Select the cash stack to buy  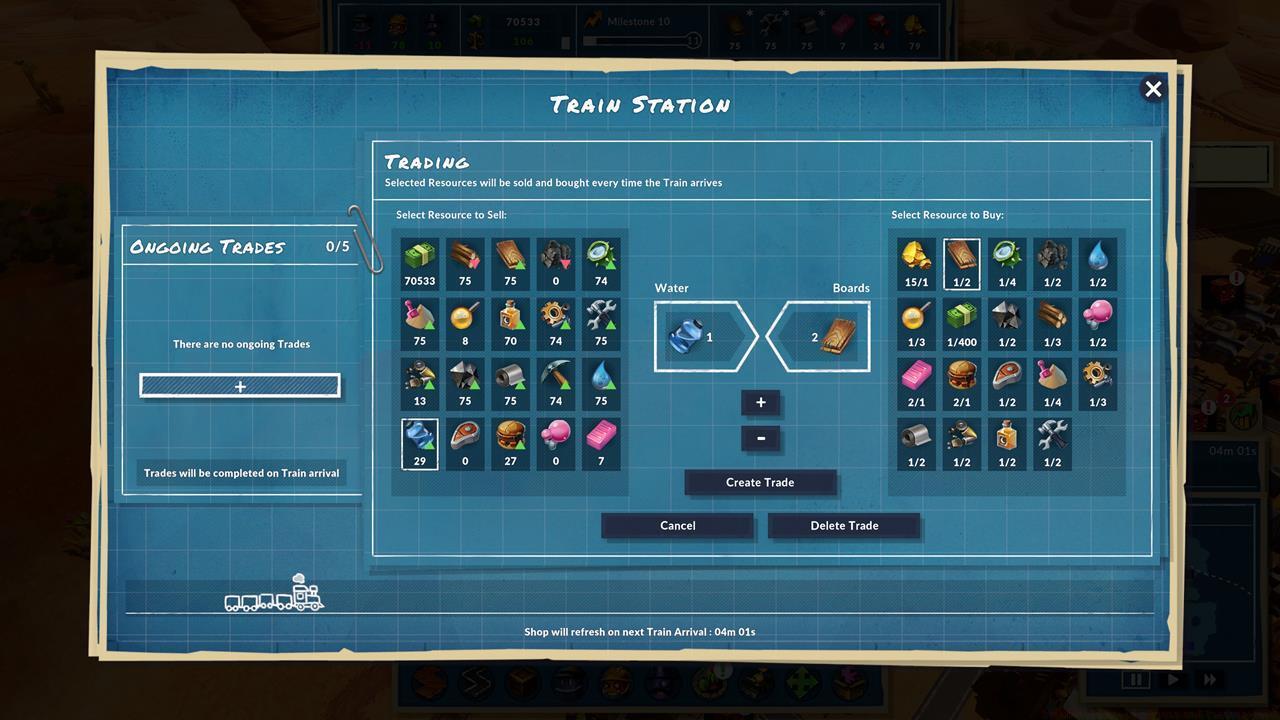(961, 322)
